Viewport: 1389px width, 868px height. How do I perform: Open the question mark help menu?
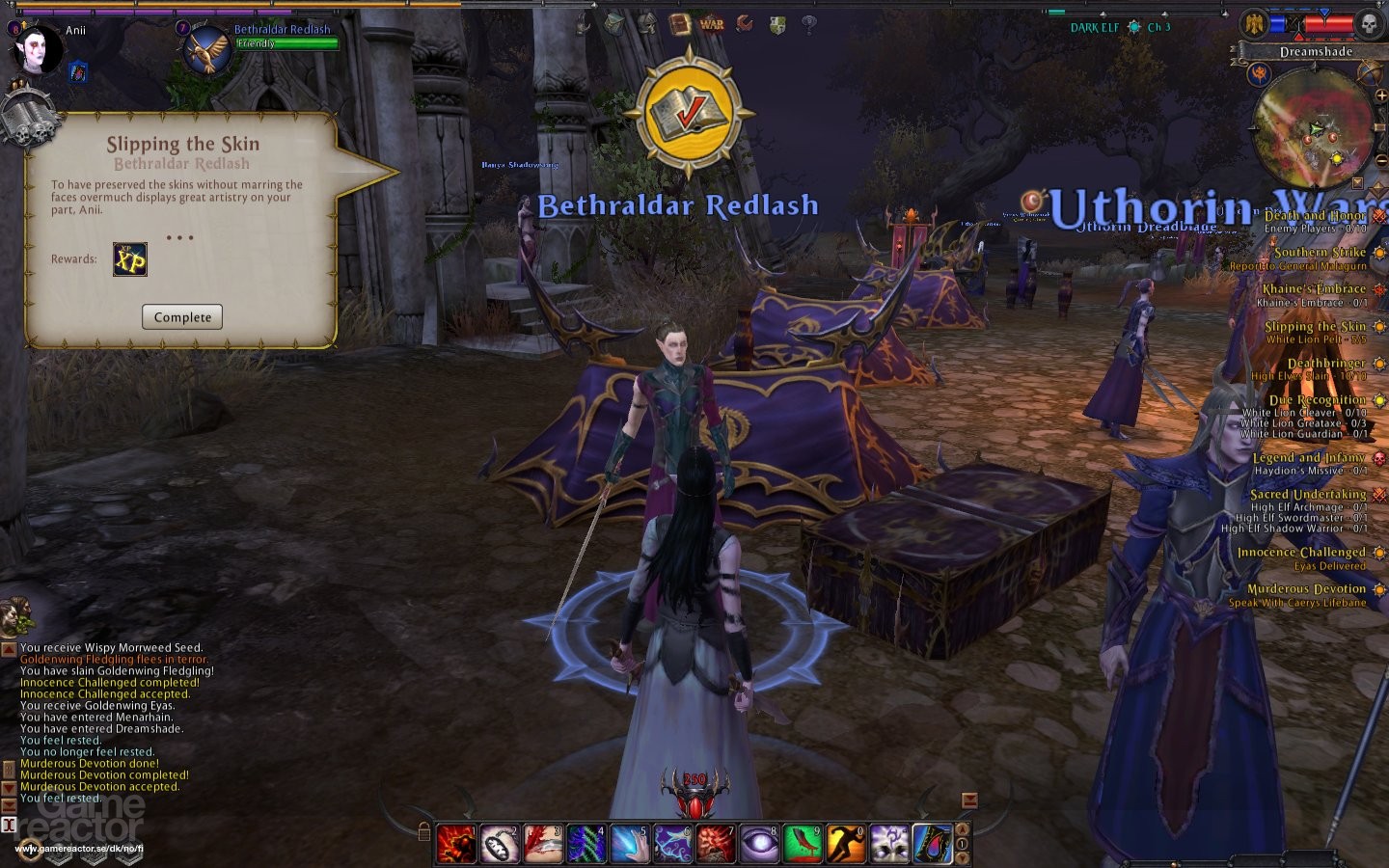click(x=808, y=24)
